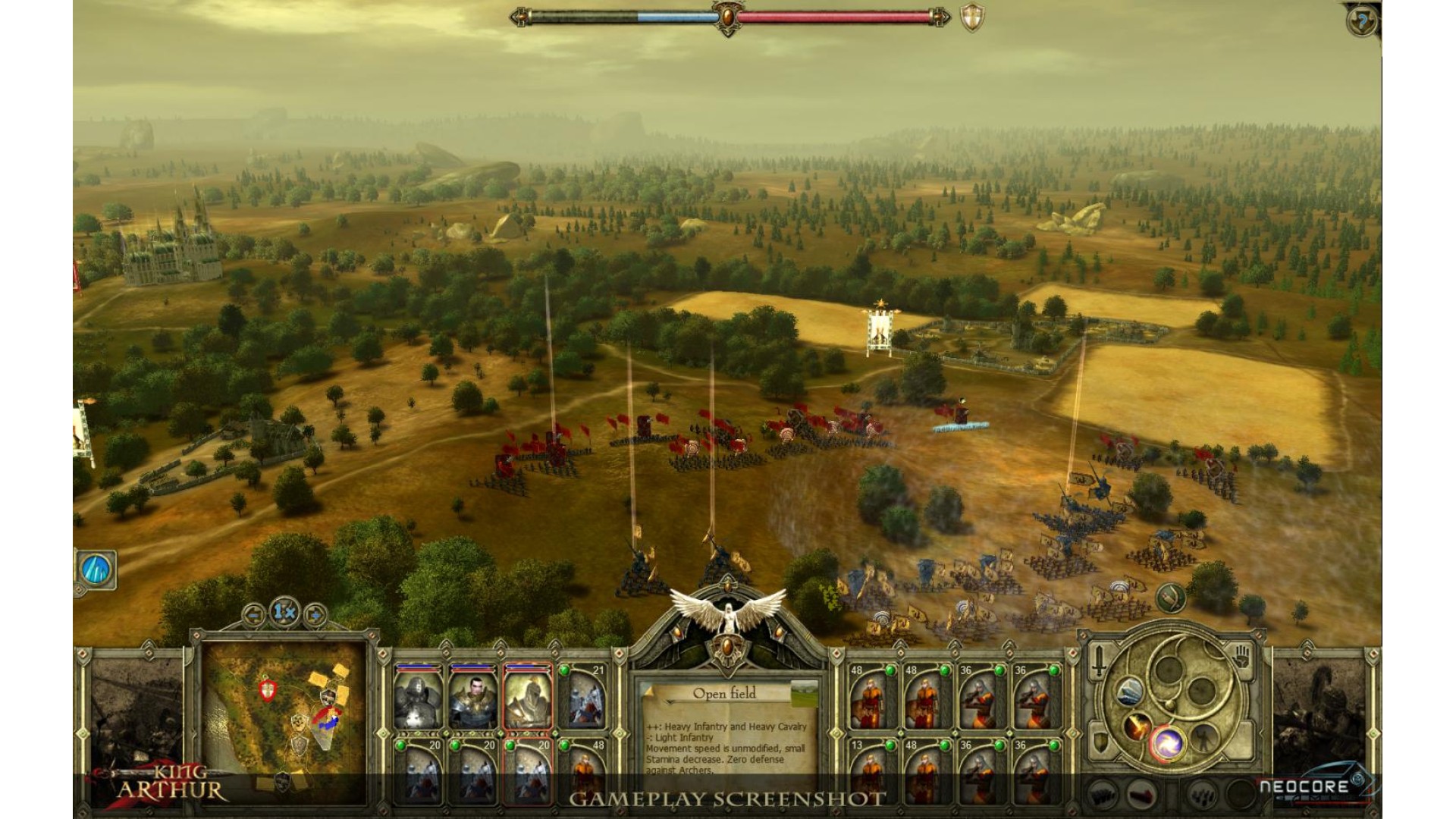Click the shield crest beside the morale bar
This screenshot has width=1456, height=819.
tap(971, 18)
